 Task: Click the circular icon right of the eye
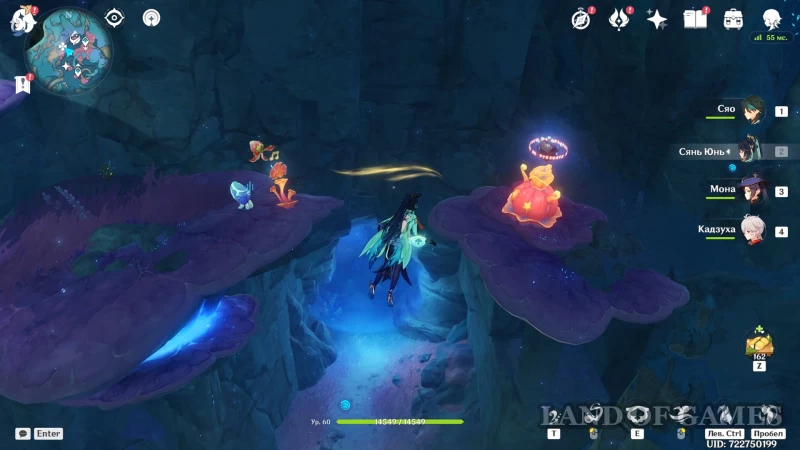click(x=151, y=18)
